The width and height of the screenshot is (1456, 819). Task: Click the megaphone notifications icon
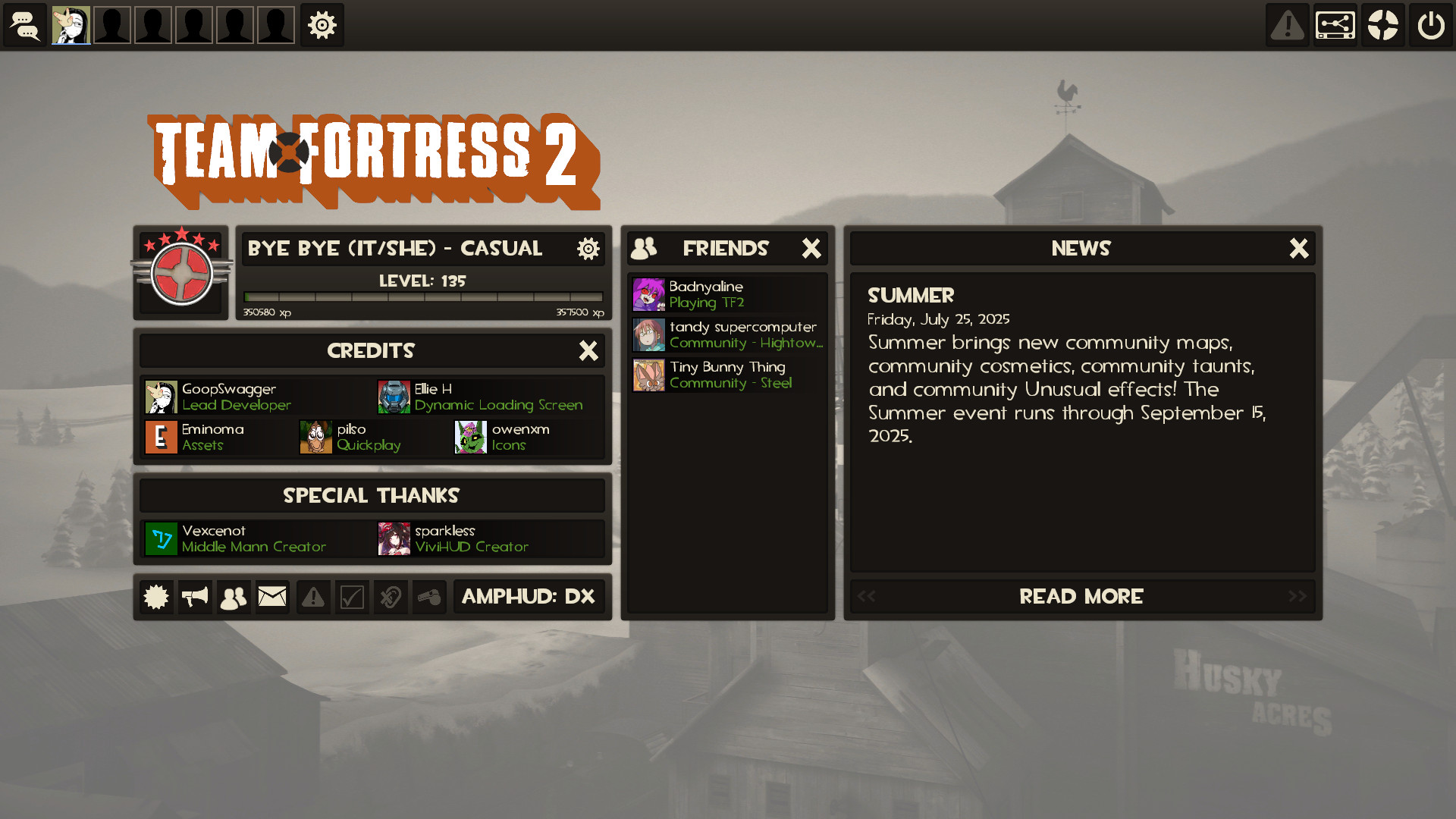click(195, 597)
